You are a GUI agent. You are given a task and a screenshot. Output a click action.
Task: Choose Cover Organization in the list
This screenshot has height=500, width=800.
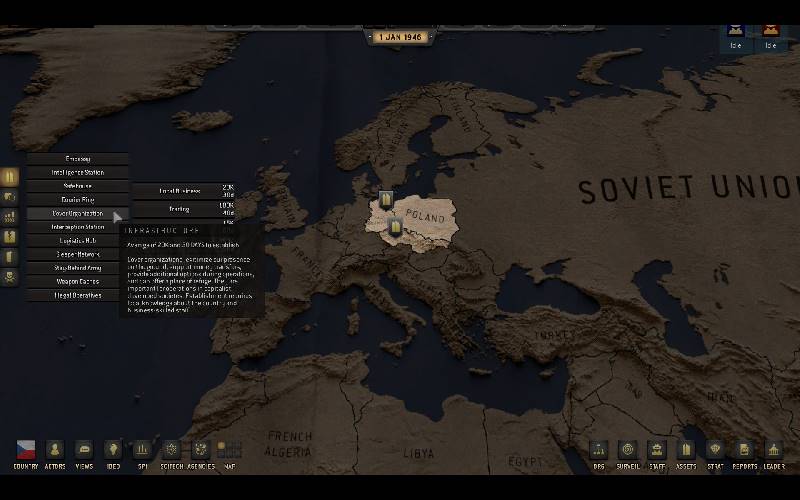(x=78, y=213)
